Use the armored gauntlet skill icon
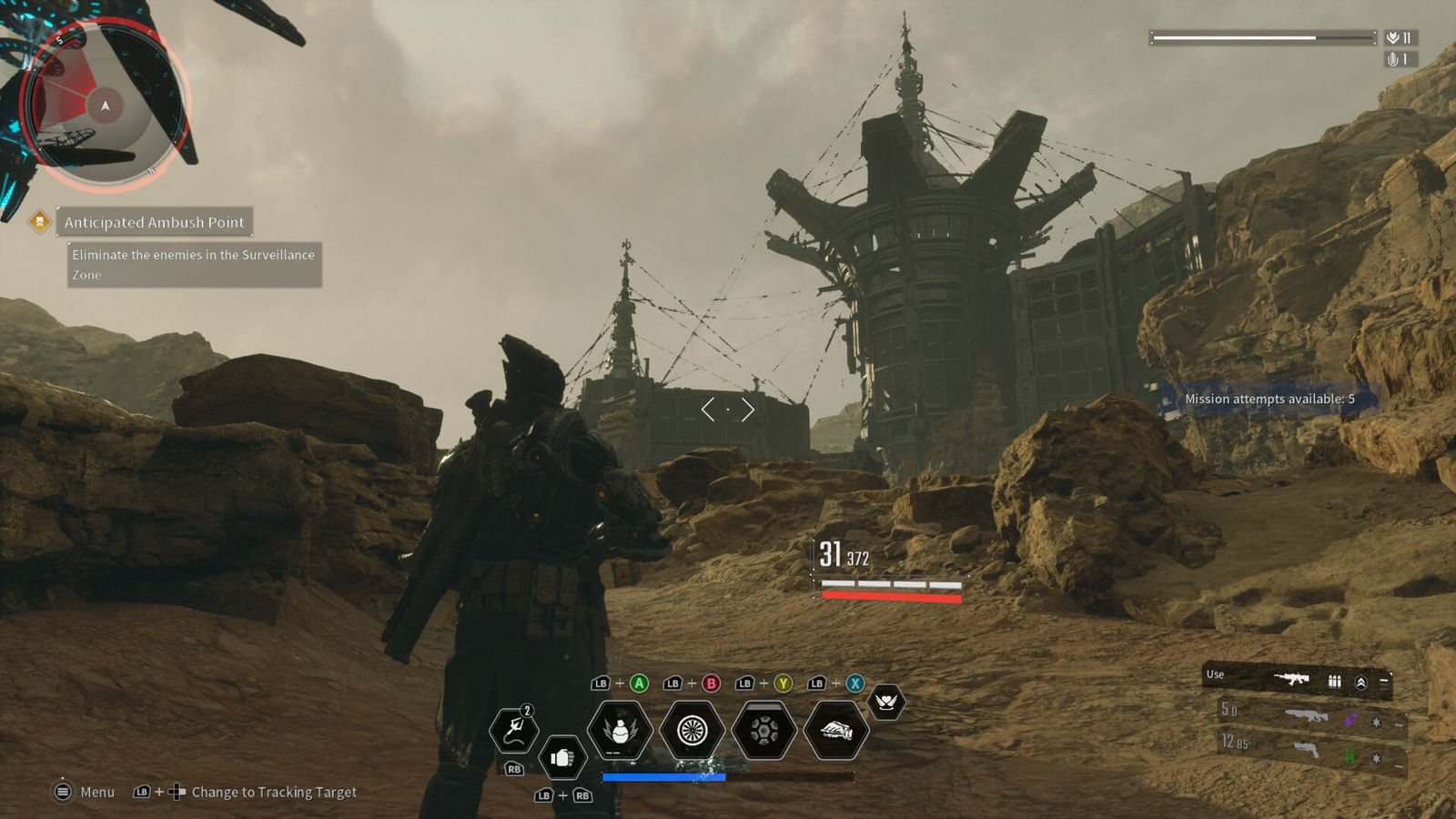Screen dimensions: 1456x819 click(x=836, y=729)
